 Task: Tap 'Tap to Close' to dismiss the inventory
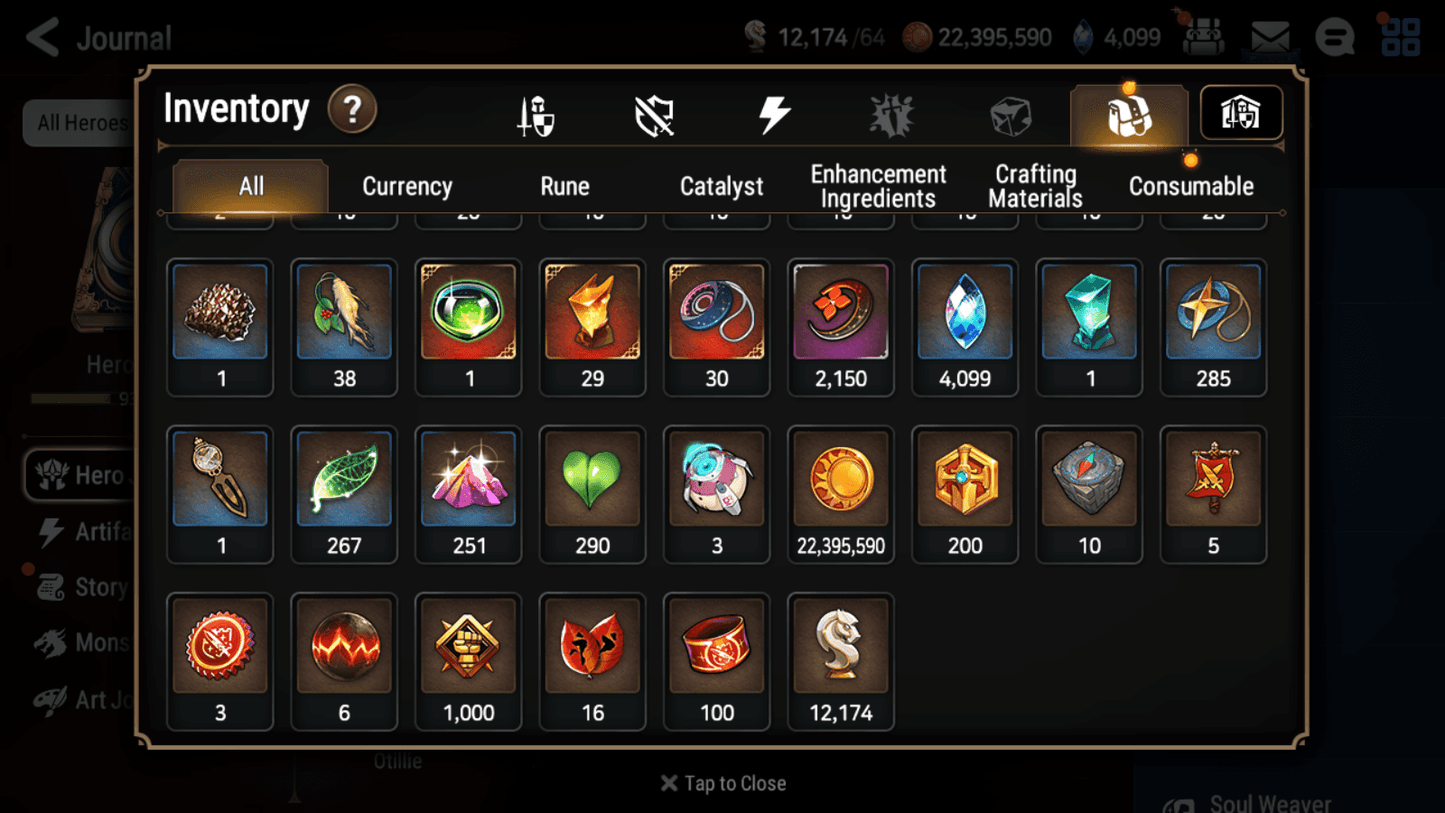722,783
